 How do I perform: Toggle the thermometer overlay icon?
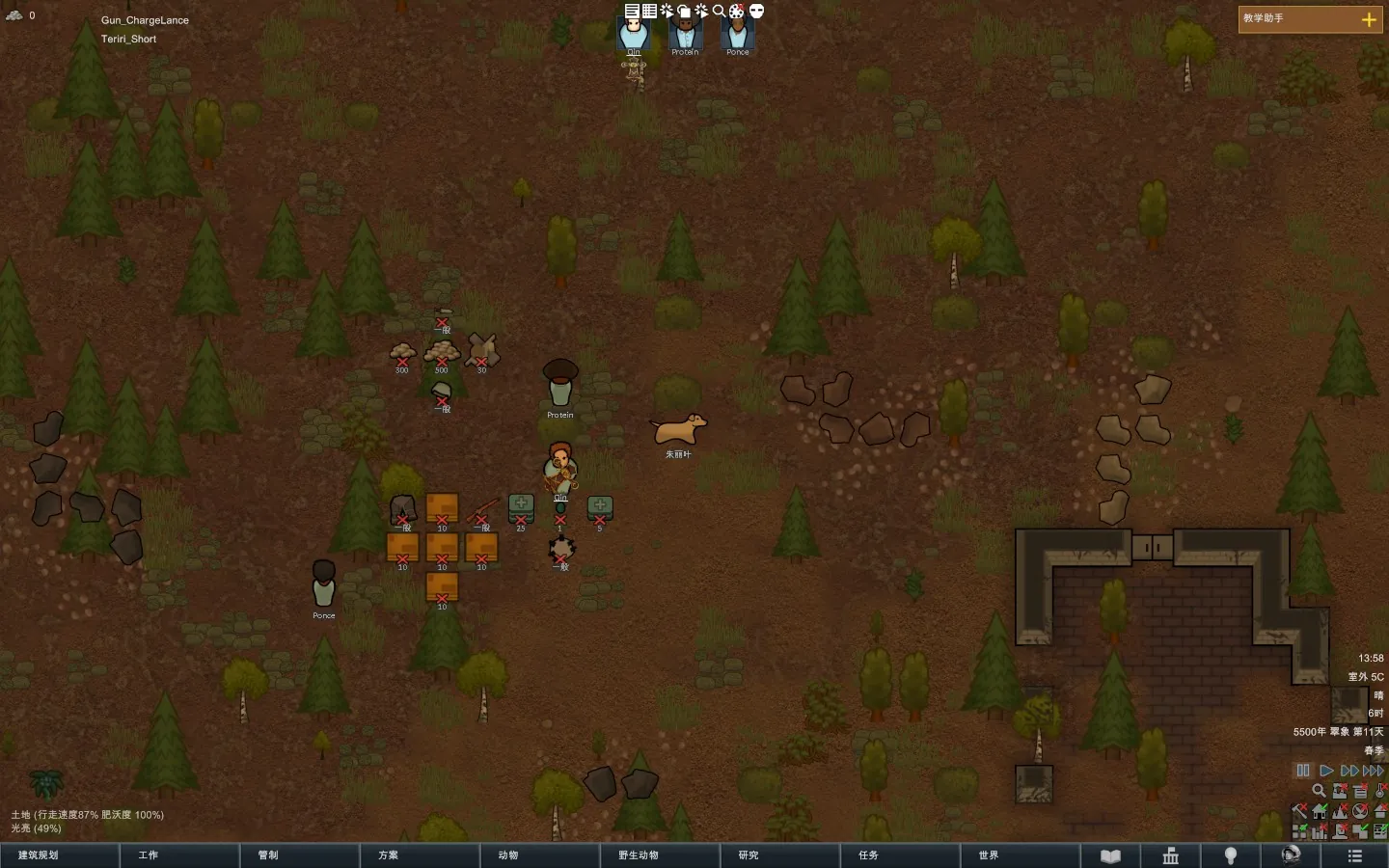pyautogui.click(x=1381, y=790)
